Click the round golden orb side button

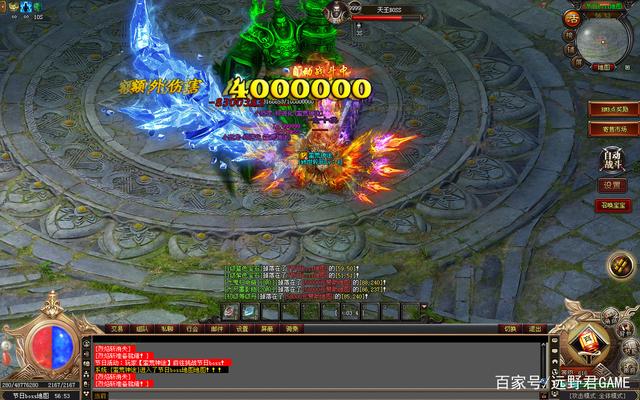(618, 267)
